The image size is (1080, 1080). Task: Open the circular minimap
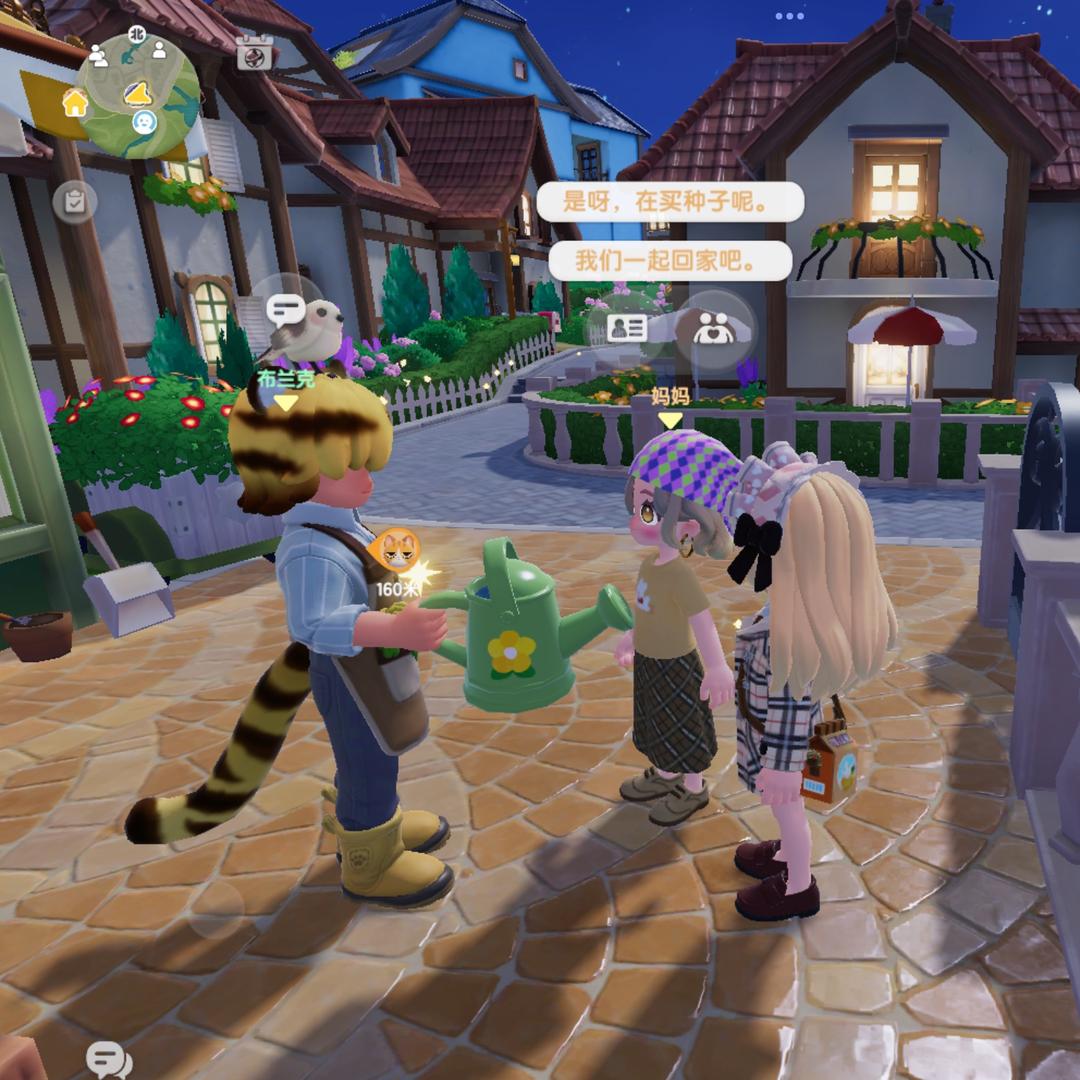(x=139, y=92)
